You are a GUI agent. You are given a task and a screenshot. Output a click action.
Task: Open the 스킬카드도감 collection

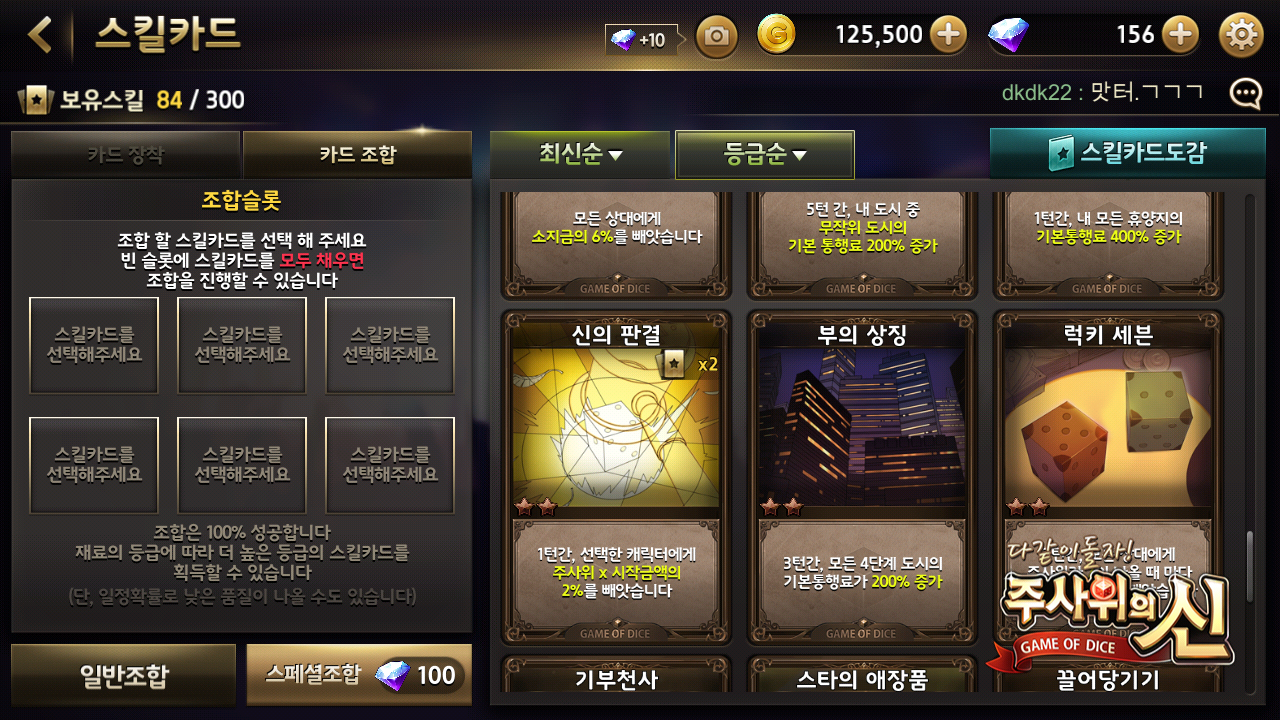[1127, 154]
